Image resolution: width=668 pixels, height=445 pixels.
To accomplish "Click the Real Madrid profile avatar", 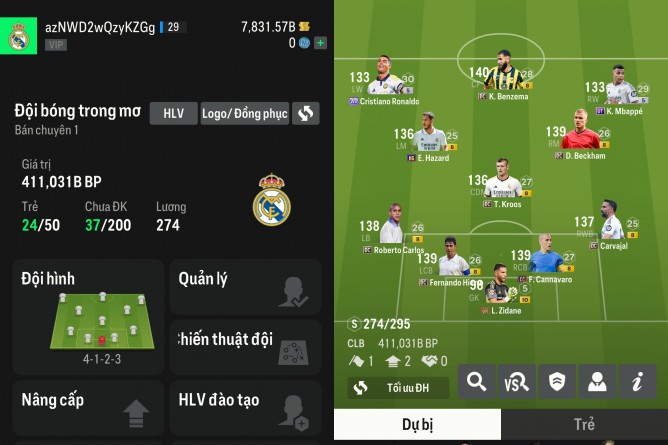I will (19, 37).
